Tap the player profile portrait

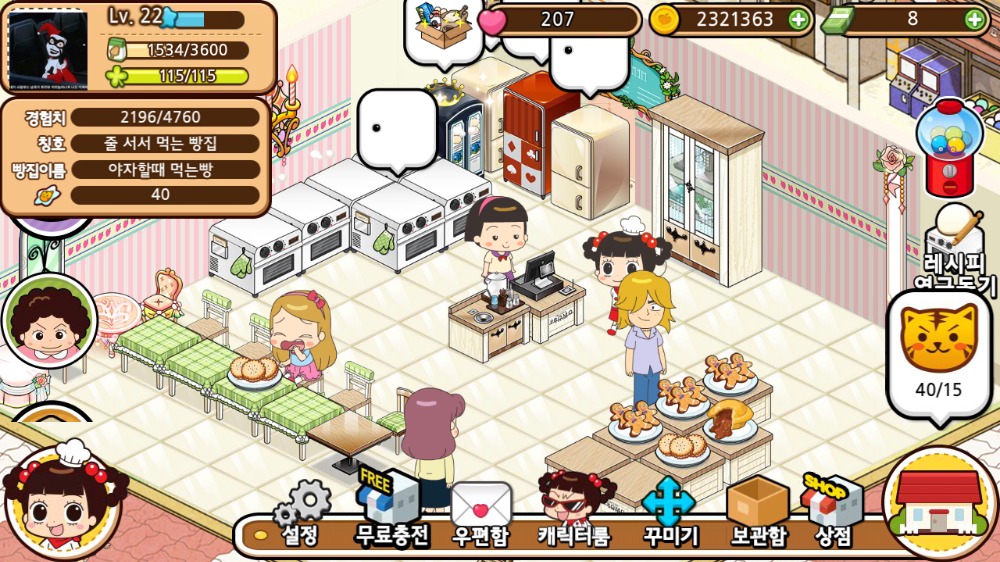(x=48, y=47)
